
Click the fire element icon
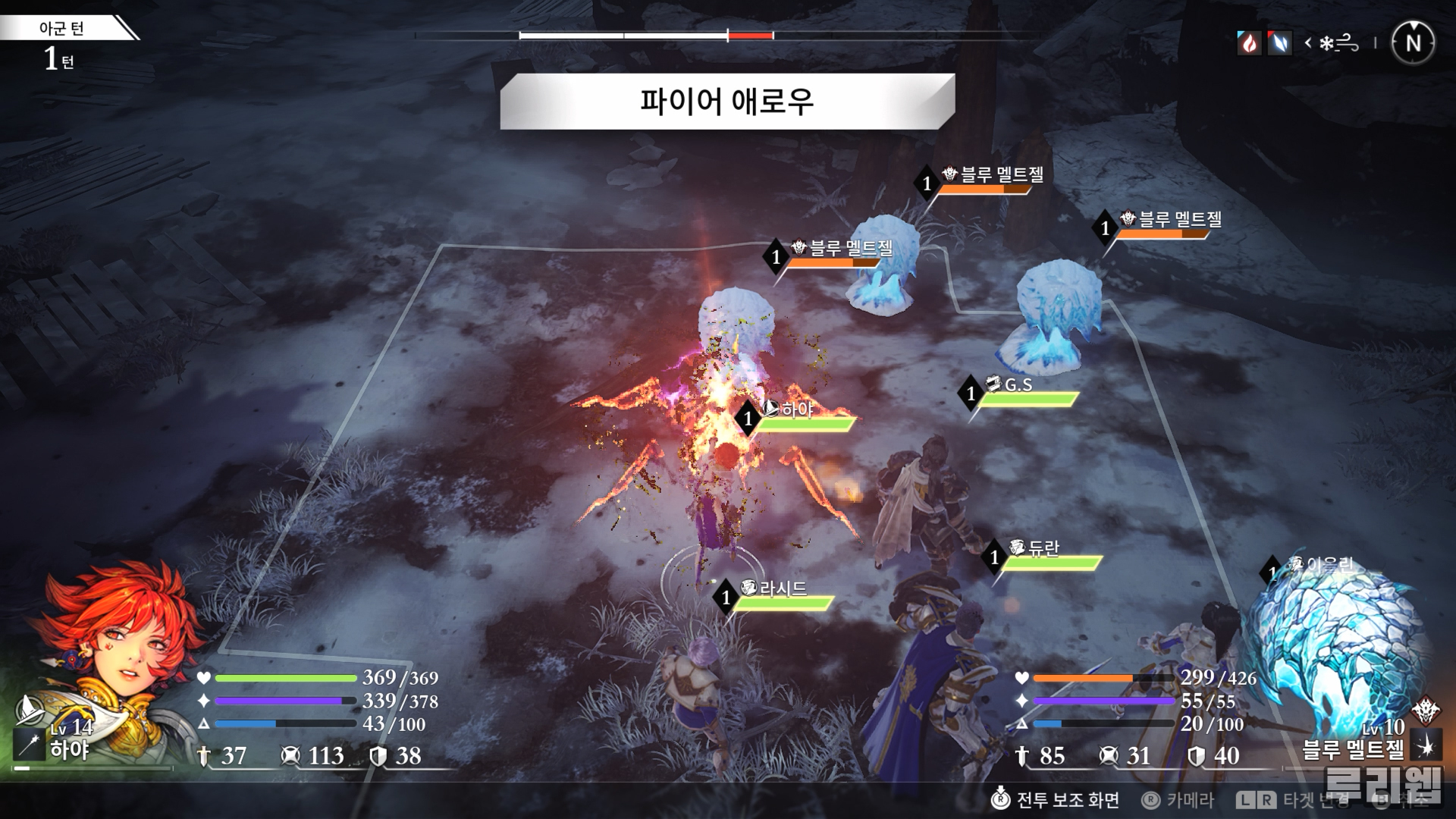point(1248,43)
